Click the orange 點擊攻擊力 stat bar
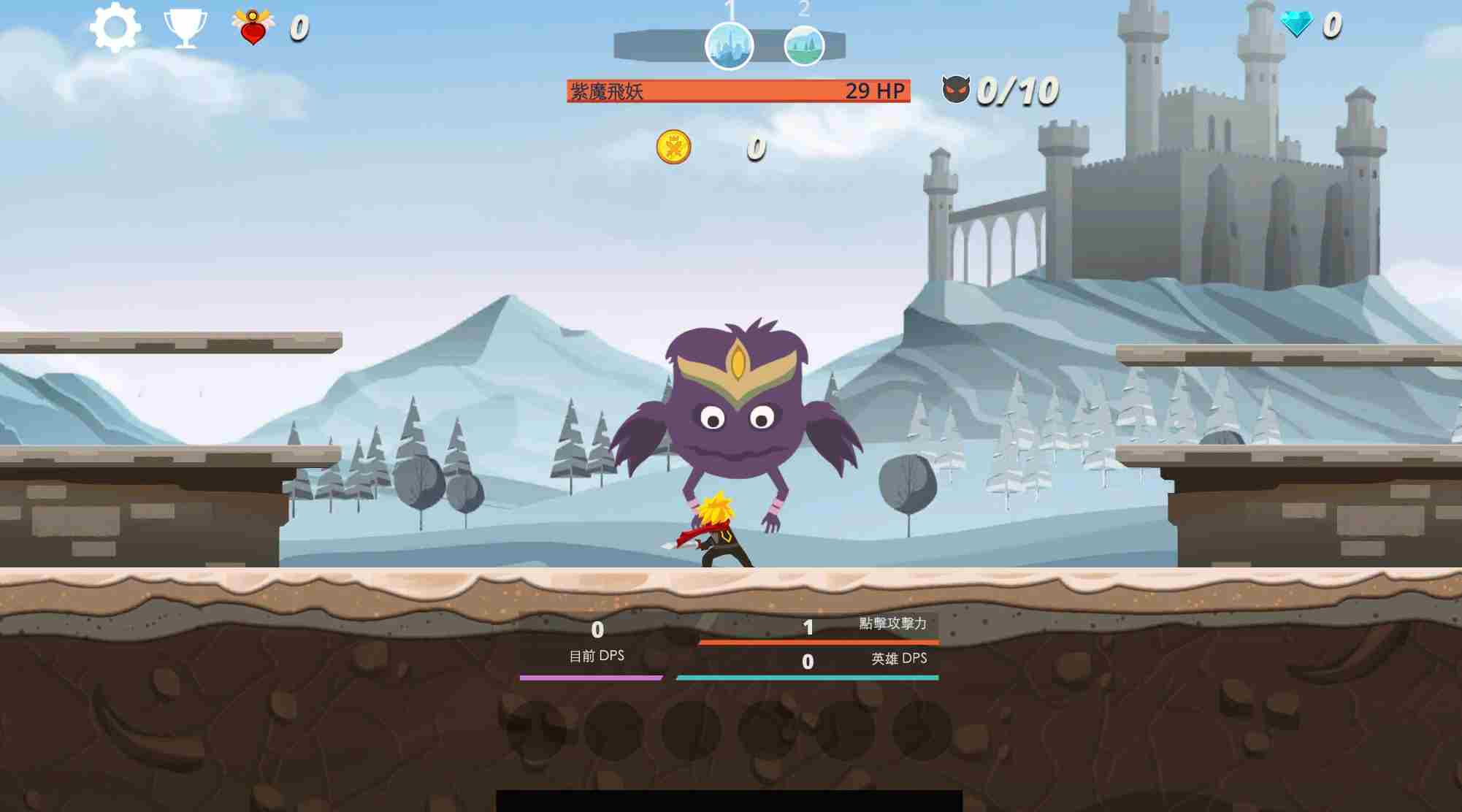The width and height of the screenshot is (1462, 812). [818, 640]
